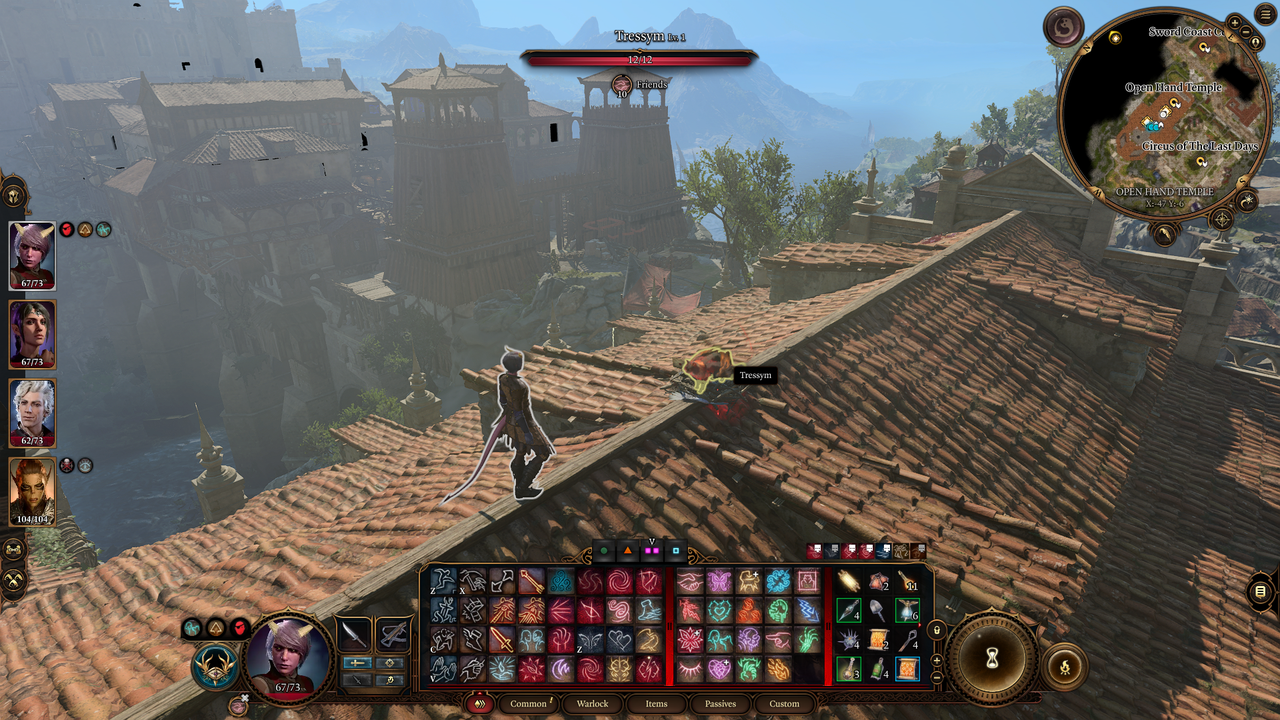Show the Passives hotbar tab

point(720,704)
